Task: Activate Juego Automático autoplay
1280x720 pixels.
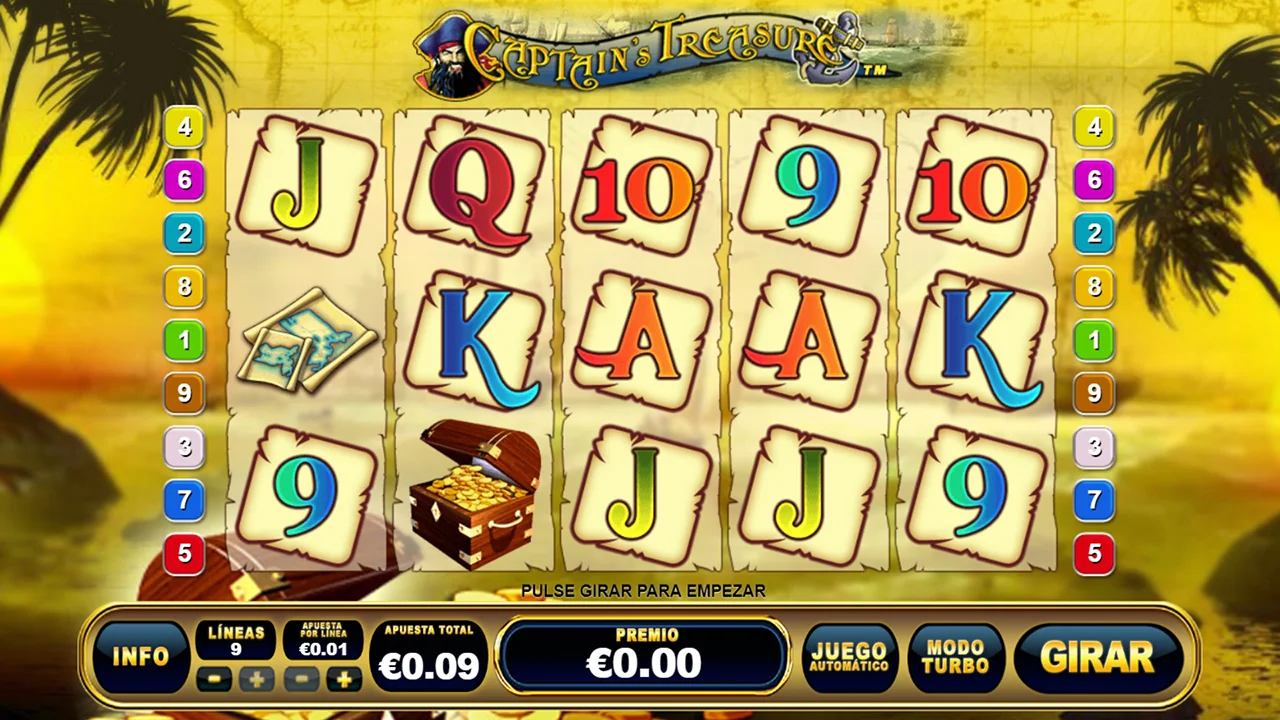Action: 848,657
